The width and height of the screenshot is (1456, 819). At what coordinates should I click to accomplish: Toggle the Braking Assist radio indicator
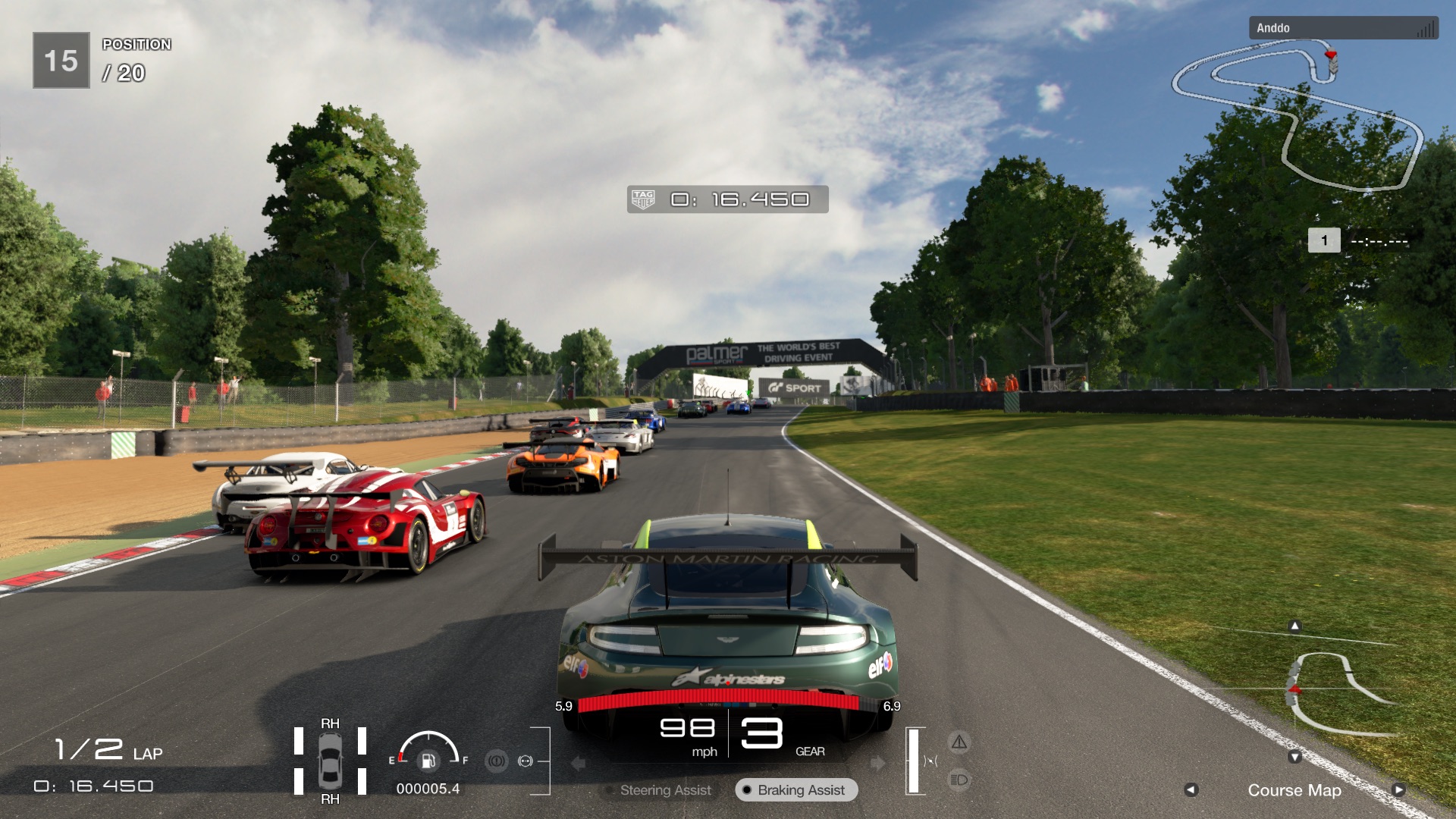[748, 790]
